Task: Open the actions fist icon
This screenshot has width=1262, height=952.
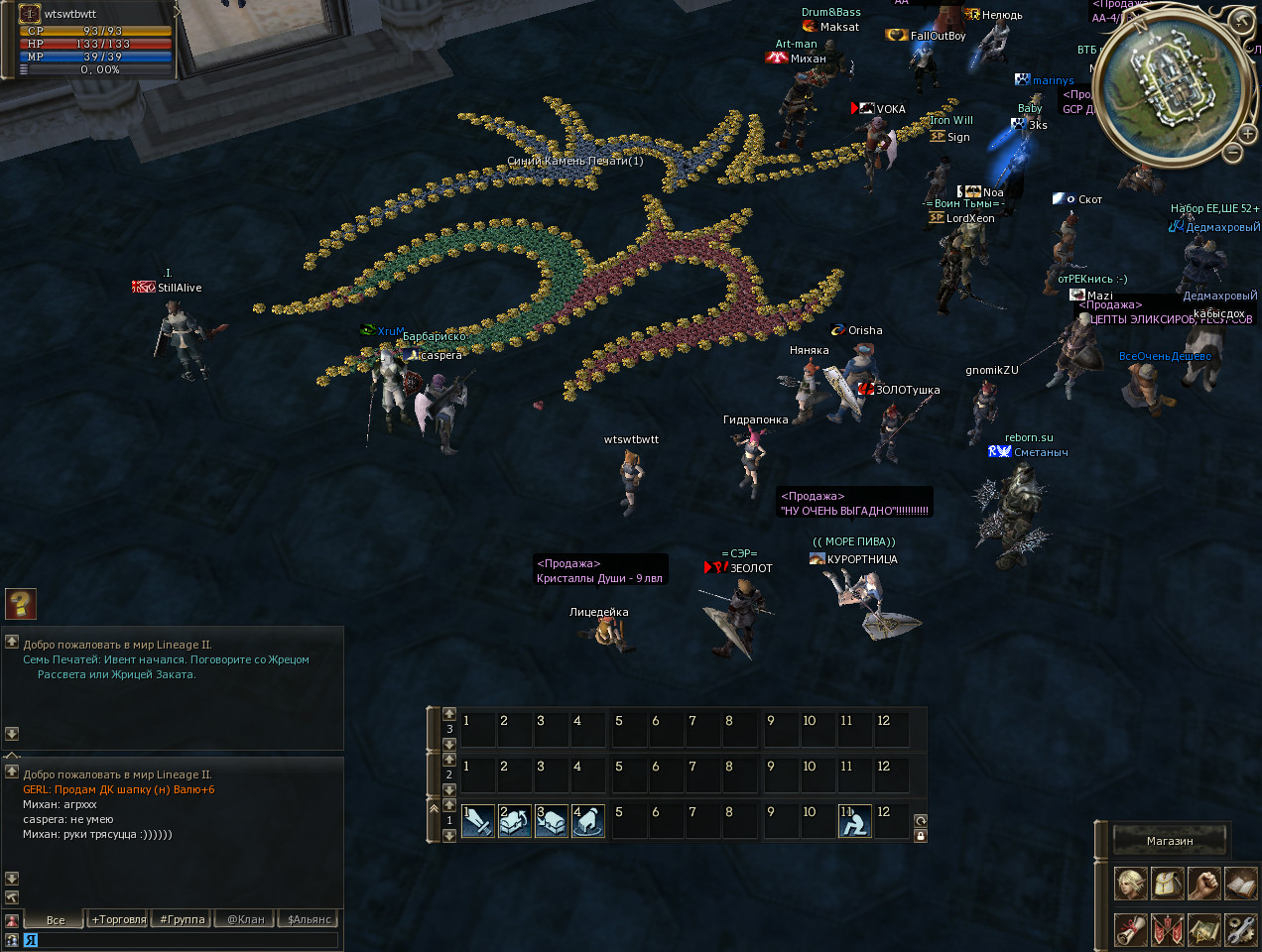Action: 1204,883
